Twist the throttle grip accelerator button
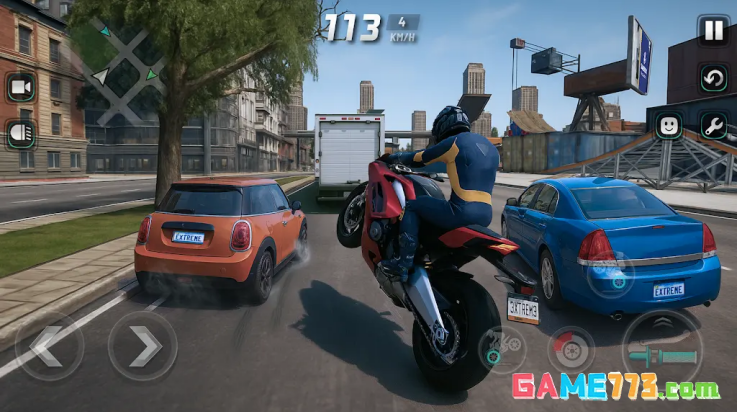Screen dimensions: 737x412 (x=661, y=350)
